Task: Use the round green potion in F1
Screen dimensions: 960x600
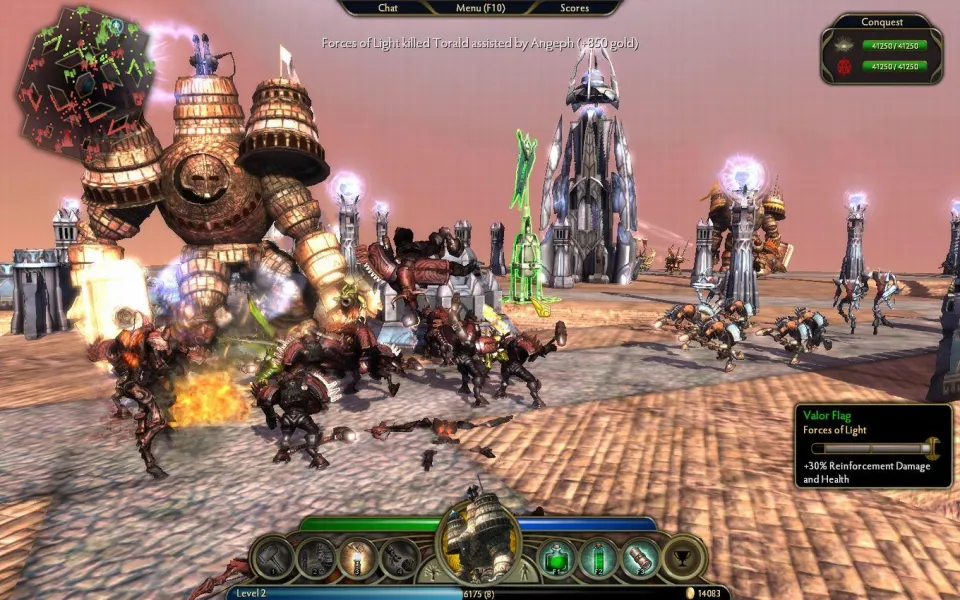Action: point(557,558)
